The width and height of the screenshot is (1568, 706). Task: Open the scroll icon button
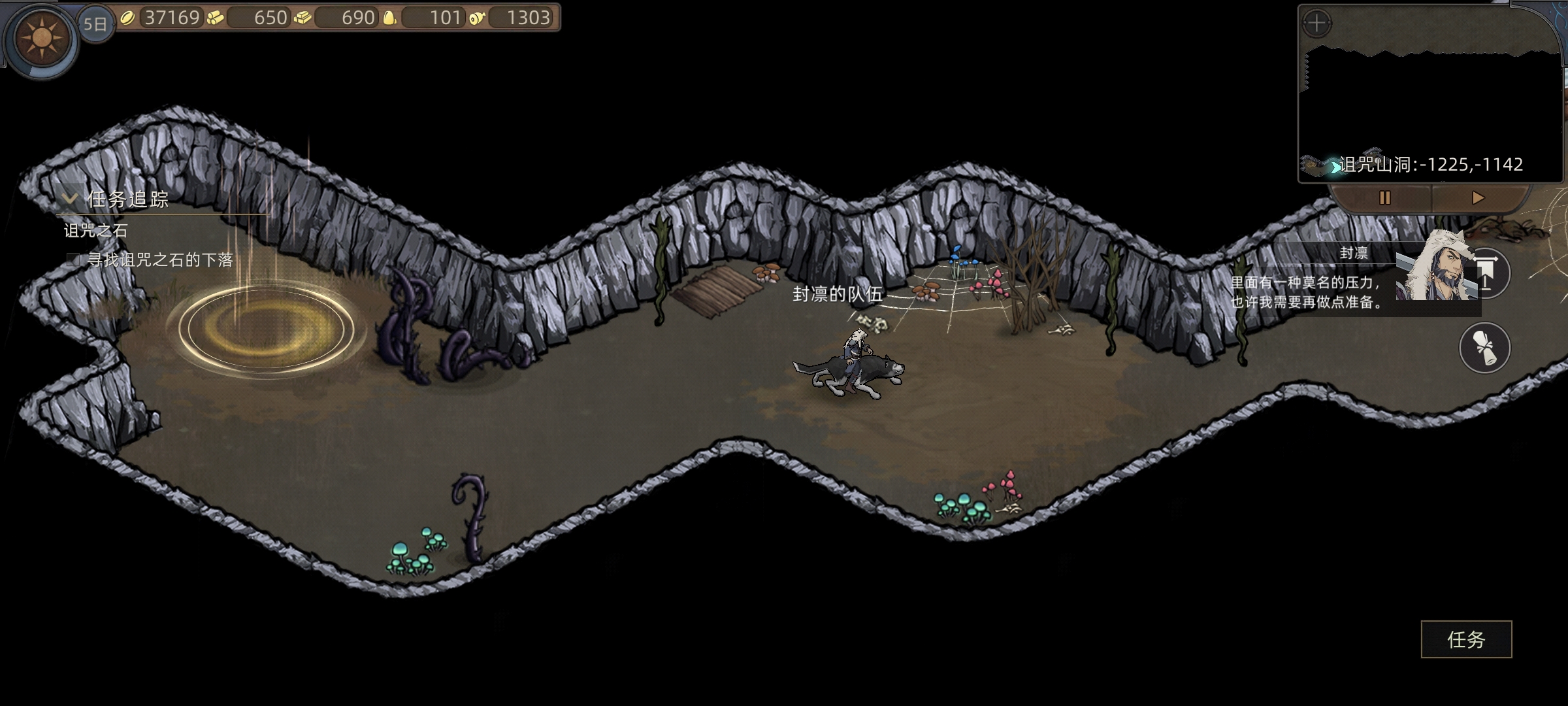1484,347
